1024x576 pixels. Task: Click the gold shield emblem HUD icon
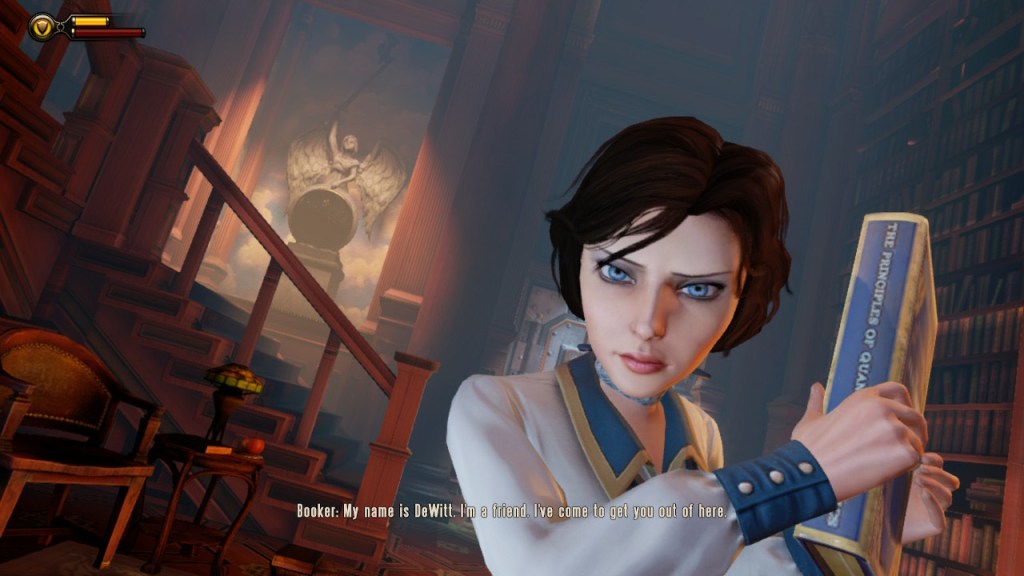[x=43, y=26]
